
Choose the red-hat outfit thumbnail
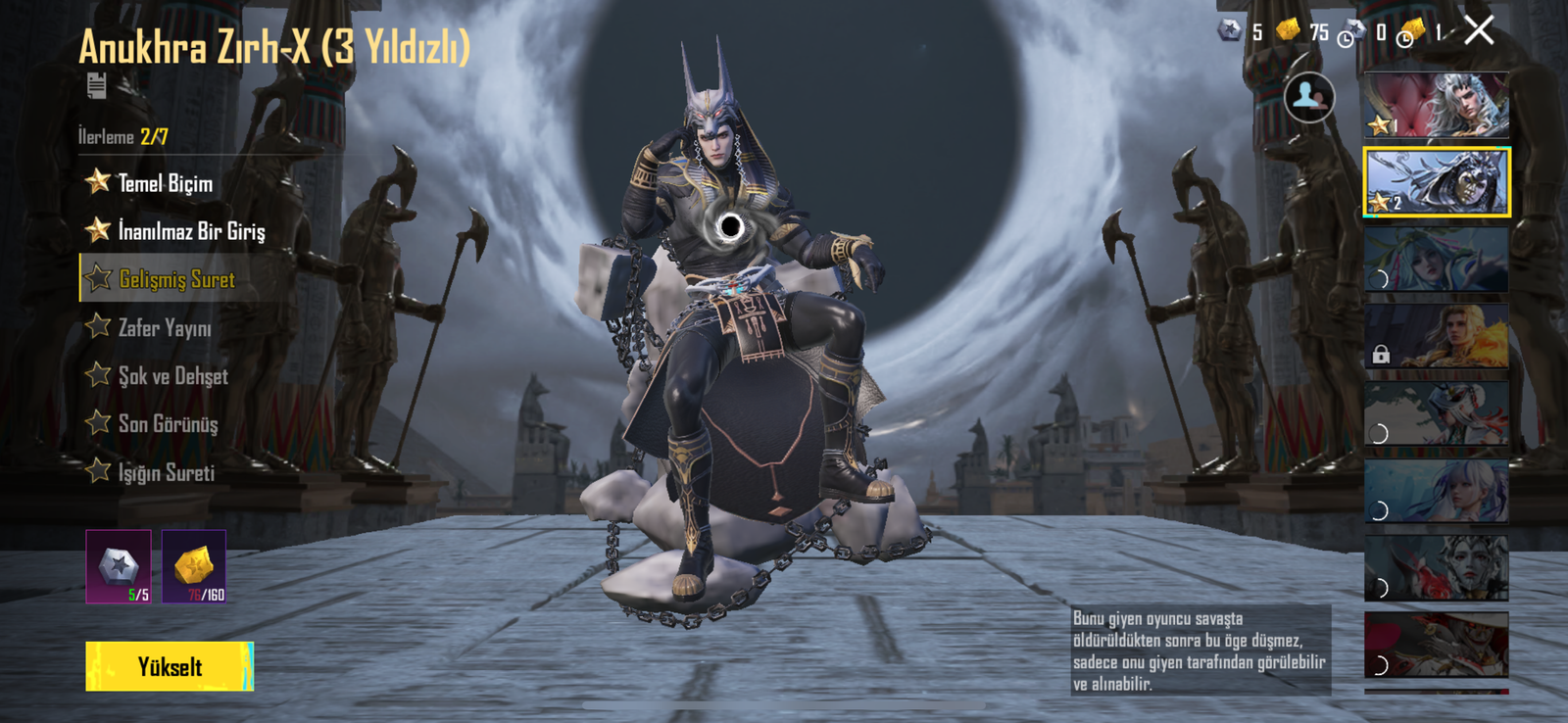[x=1436, y=645]
